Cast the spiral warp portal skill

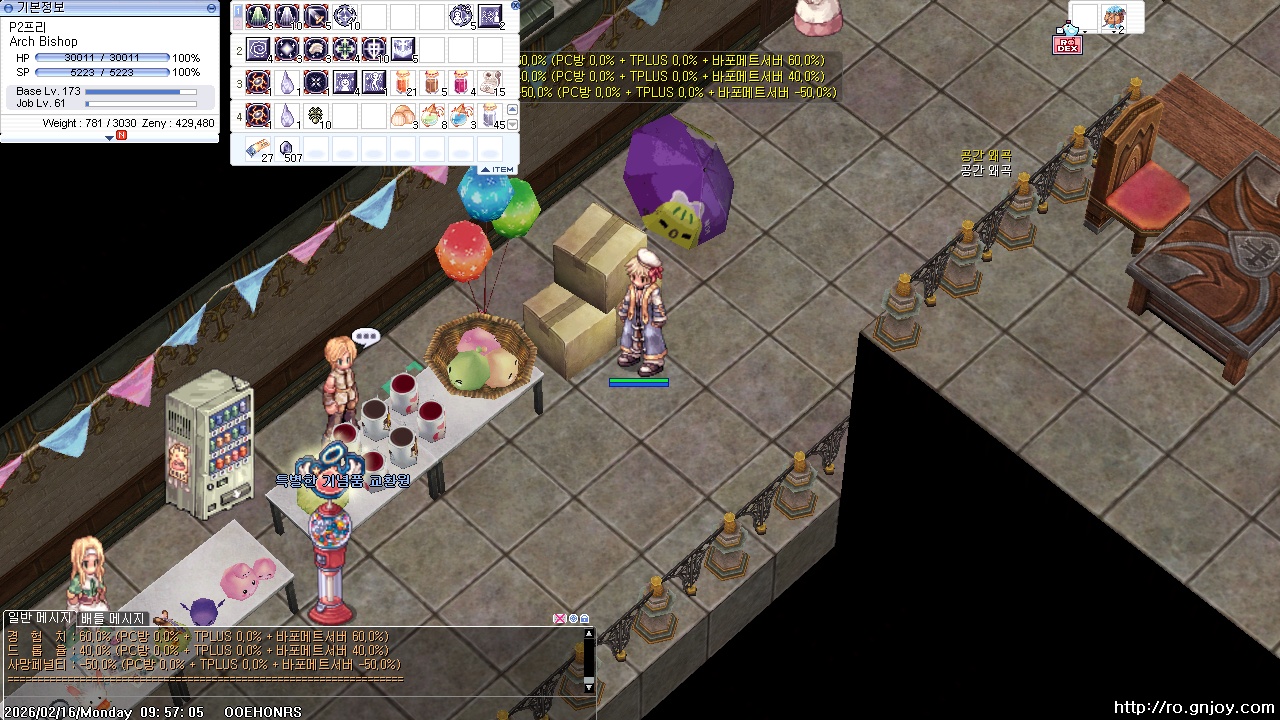point(258,49)
